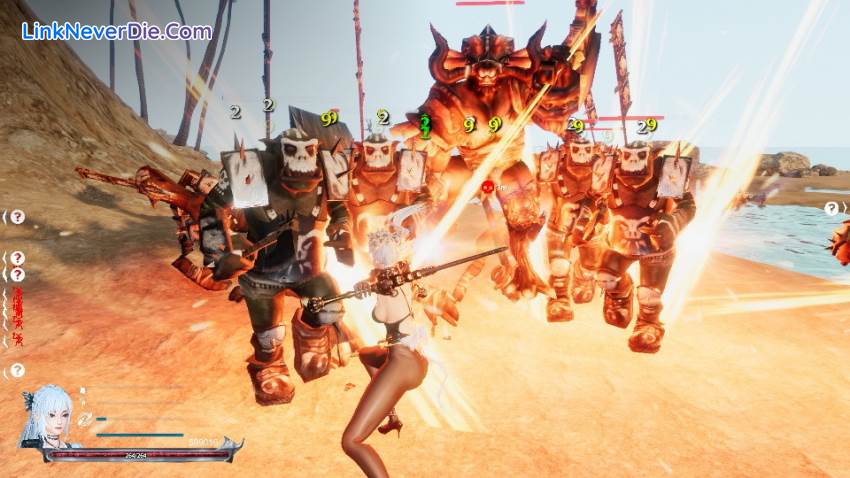Select the question mark icon beside the shoreline

pos(832,208)
